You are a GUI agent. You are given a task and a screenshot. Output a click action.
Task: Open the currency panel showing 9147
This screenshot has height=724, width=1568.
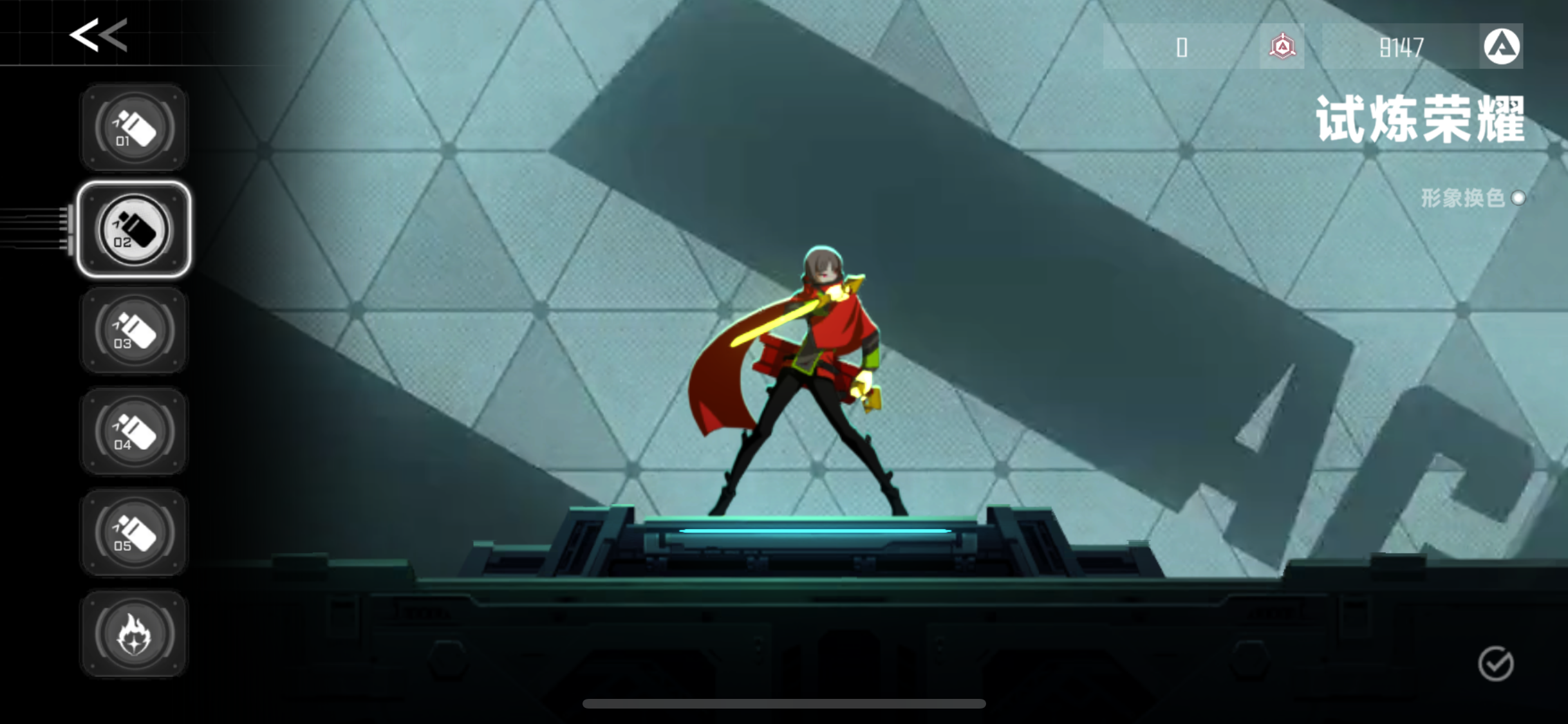coord(1399,47)
